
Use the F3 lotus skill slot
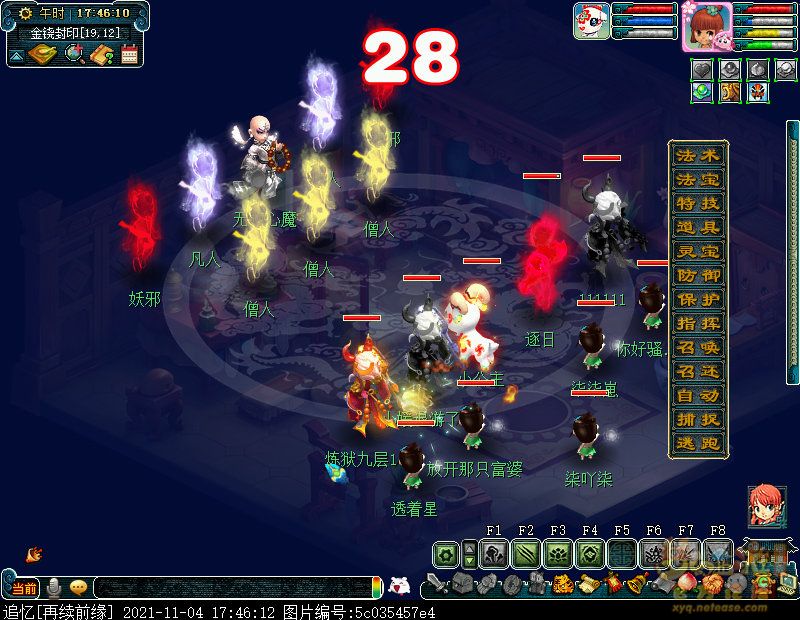pos(558,554)
